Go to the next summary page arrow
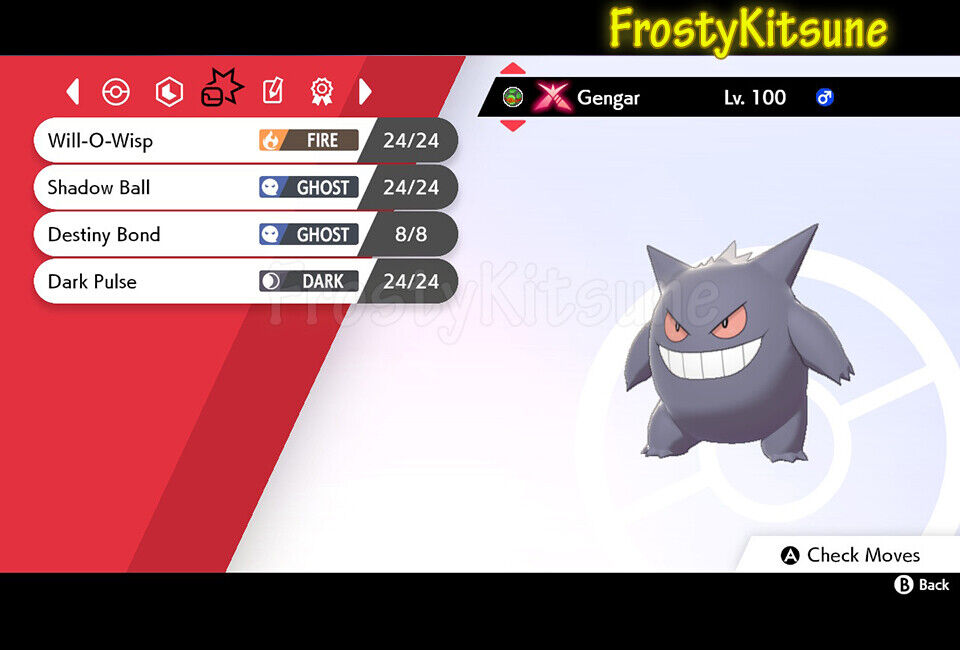The width and height of the screenshot is (960, 650). [365, 92]
